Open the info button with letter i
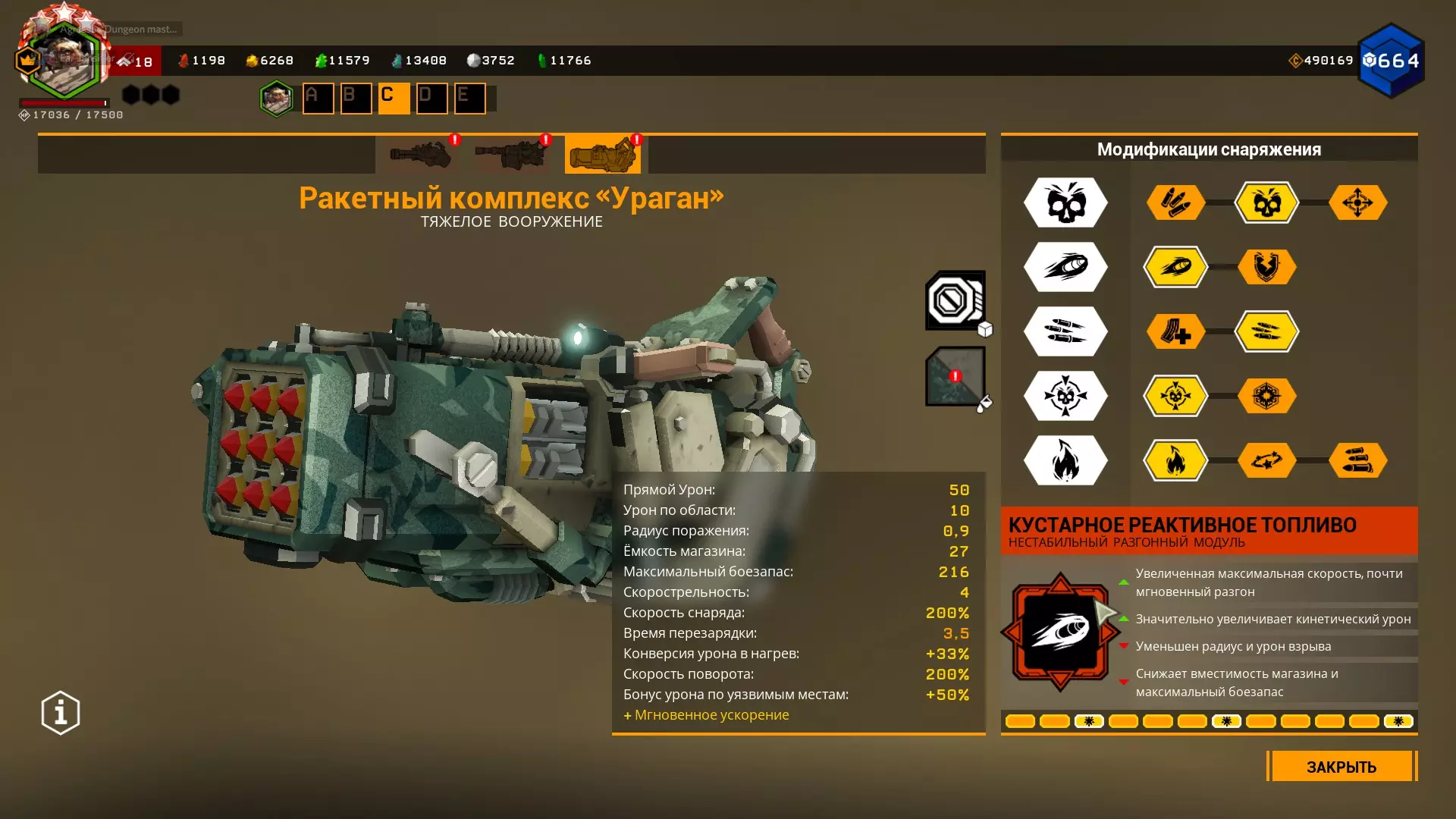This screenshot has height=819, width=1456. coord(61,713)
